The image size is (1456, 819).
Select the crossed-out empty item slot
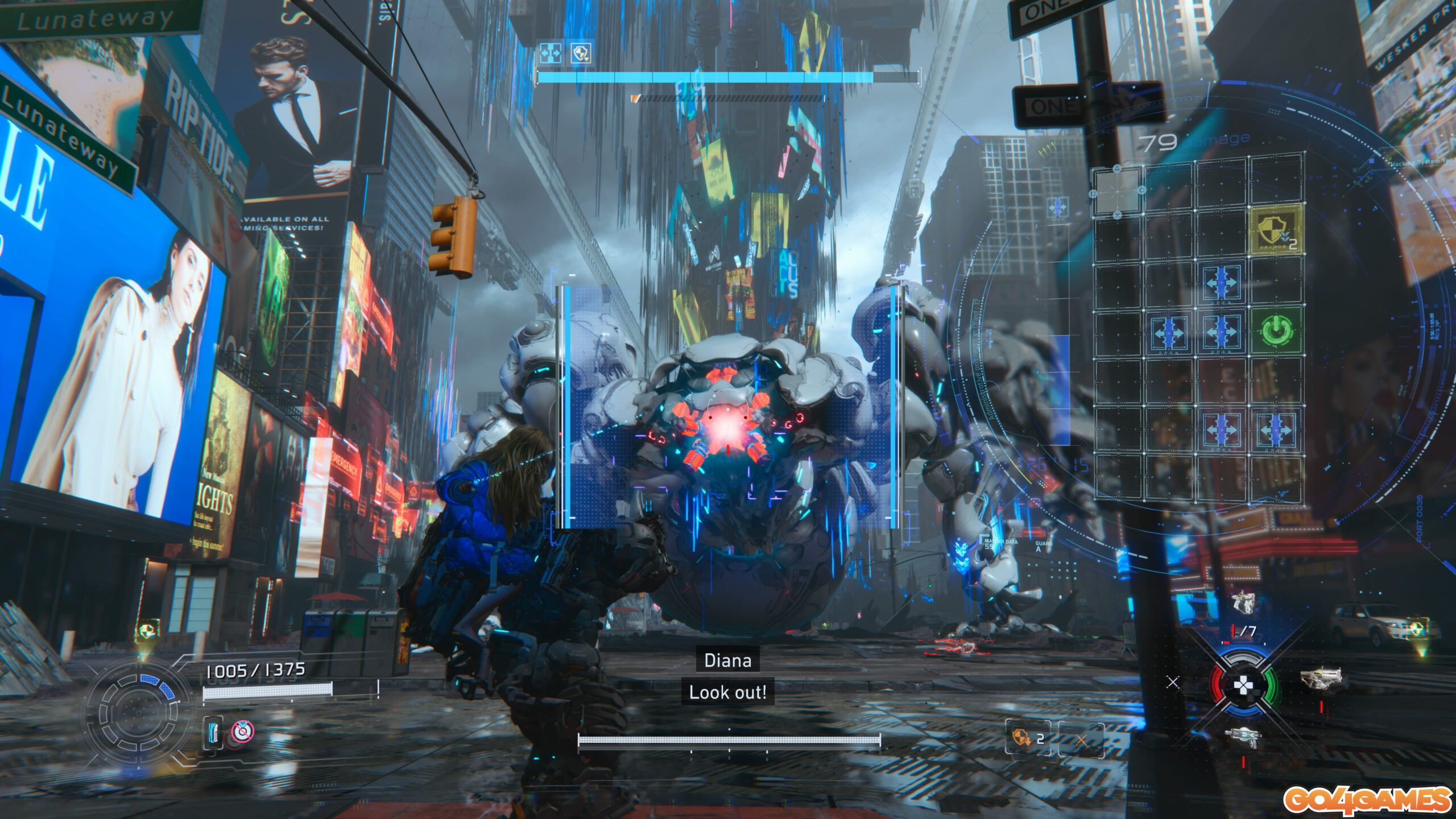[x=1081, y=739]
